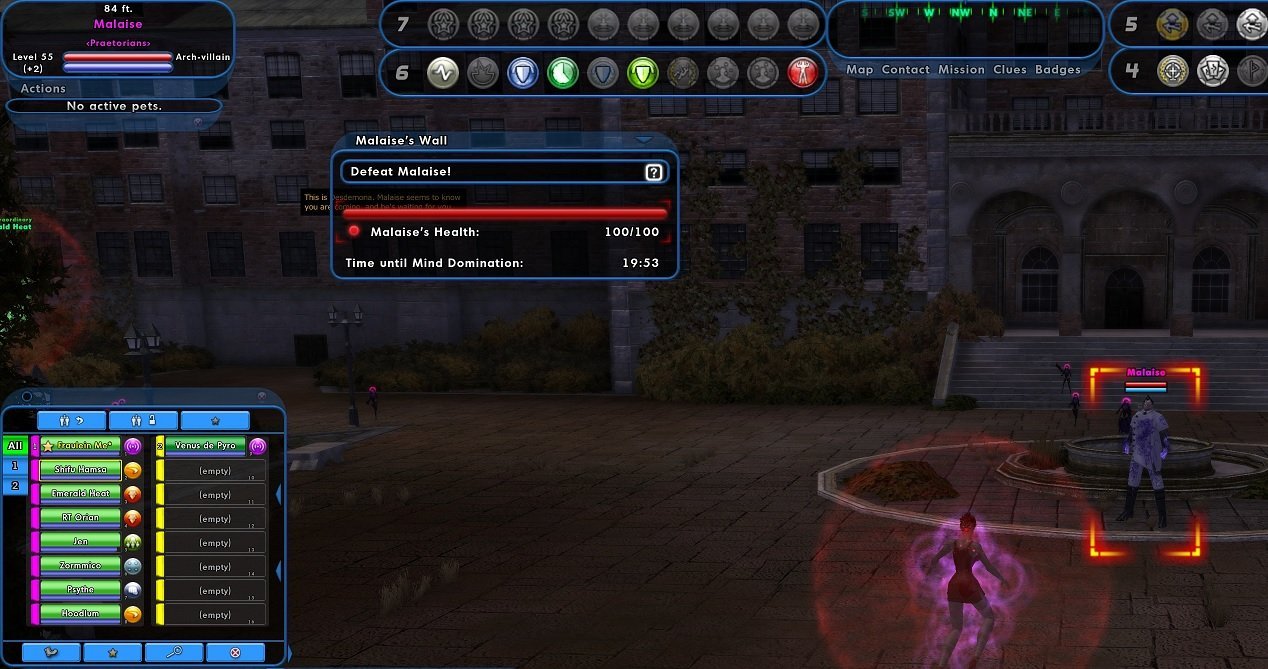
Task: Open the Actions pet panel header
Action: [x=44, y=89]
